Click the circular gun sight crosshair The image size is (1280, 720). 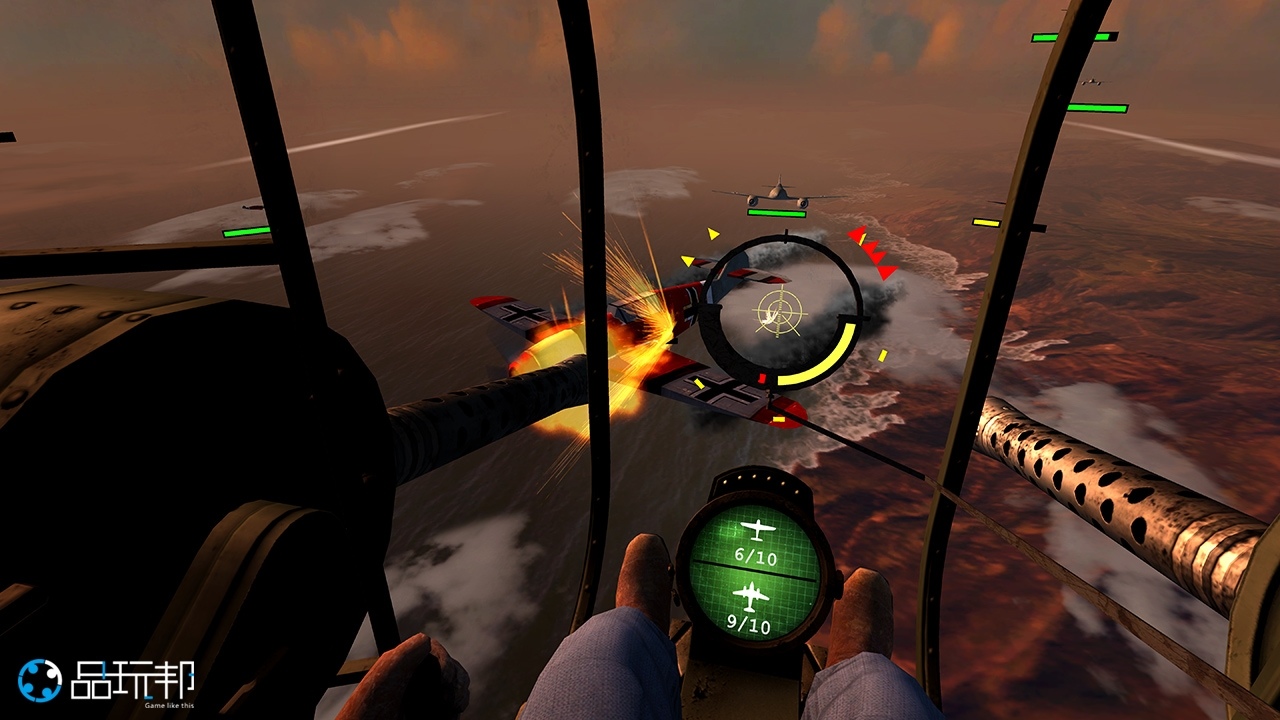point(780,313)
